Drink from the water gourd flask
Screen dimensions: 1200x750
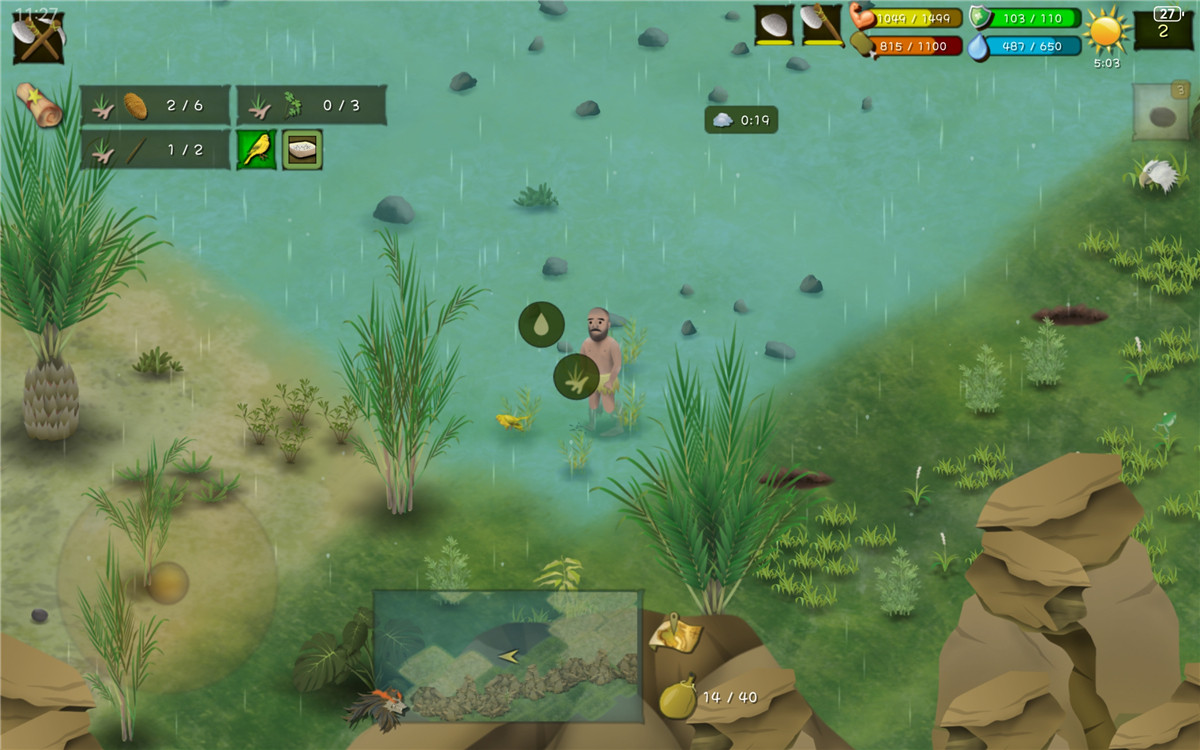point(675,696)
